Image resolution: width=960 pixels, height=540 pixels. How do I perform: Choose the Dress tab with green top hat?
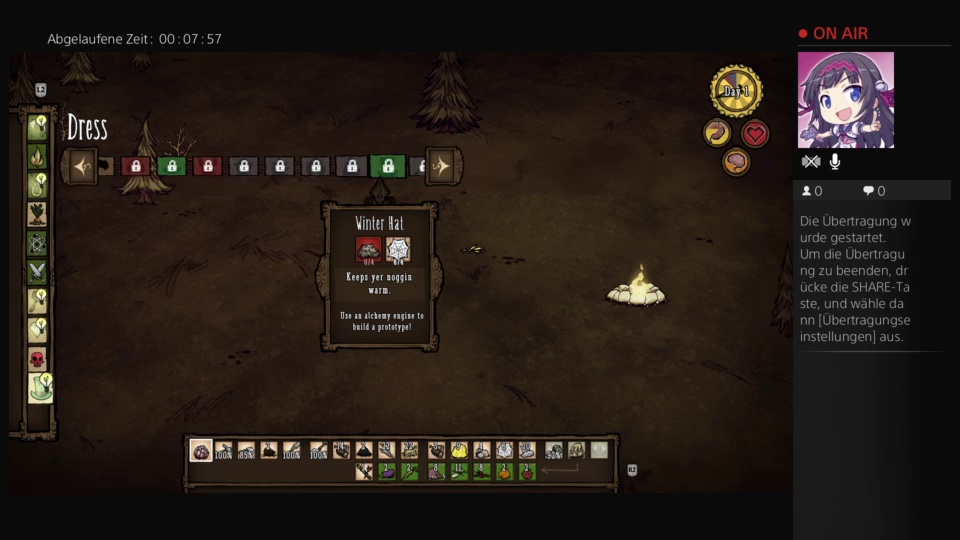click(39, 388)
